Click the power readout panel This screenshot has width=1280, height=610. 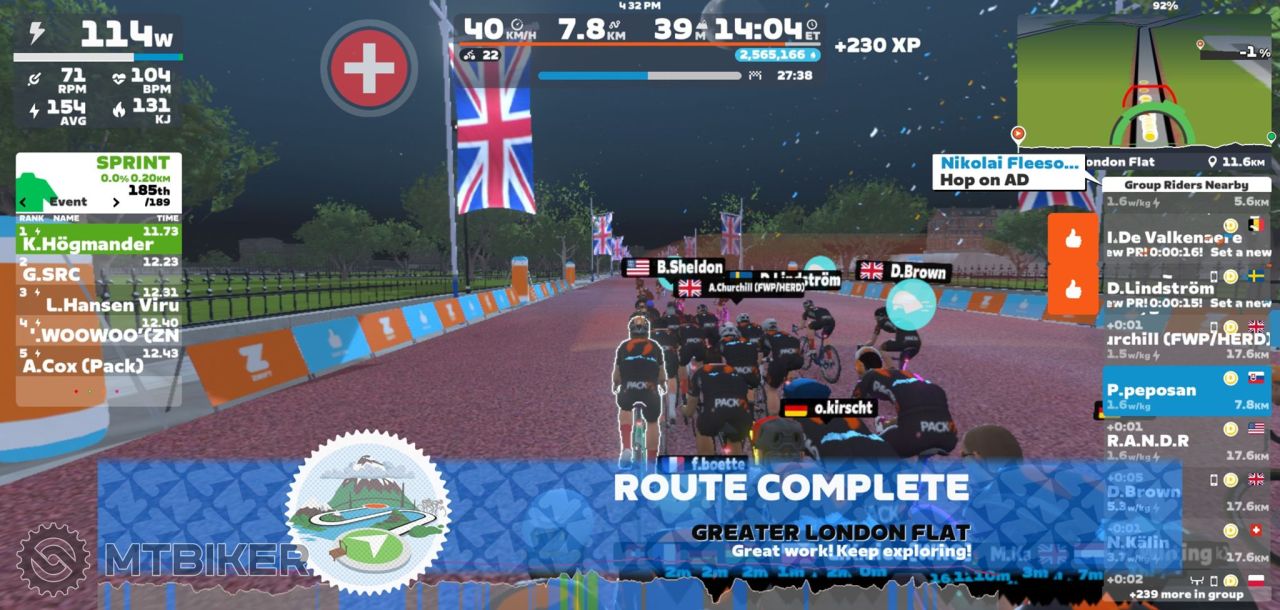click(x=98, y=36)
